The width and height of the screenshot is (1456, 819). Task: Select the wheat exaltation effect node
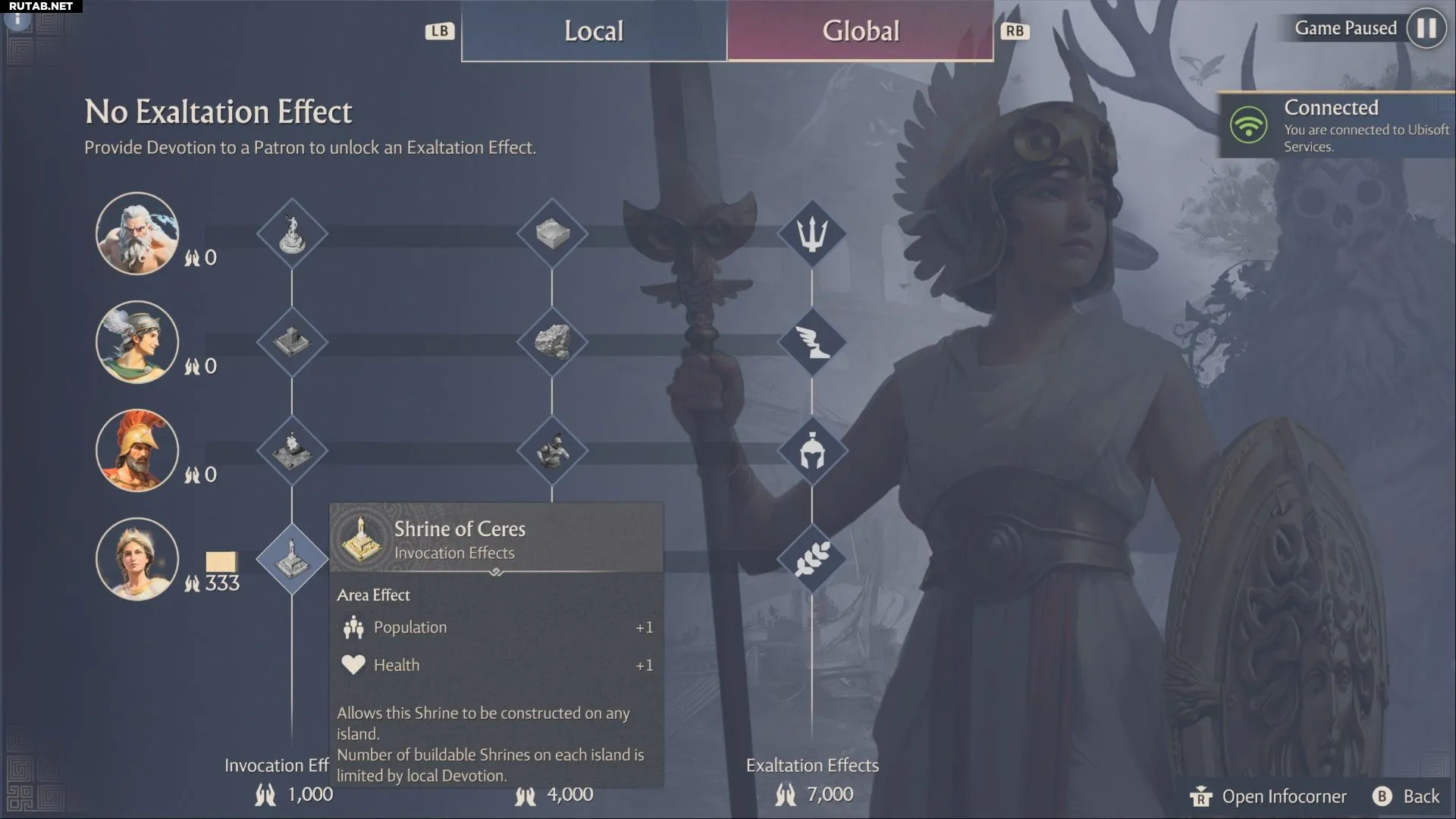click(x=812, y=560)
